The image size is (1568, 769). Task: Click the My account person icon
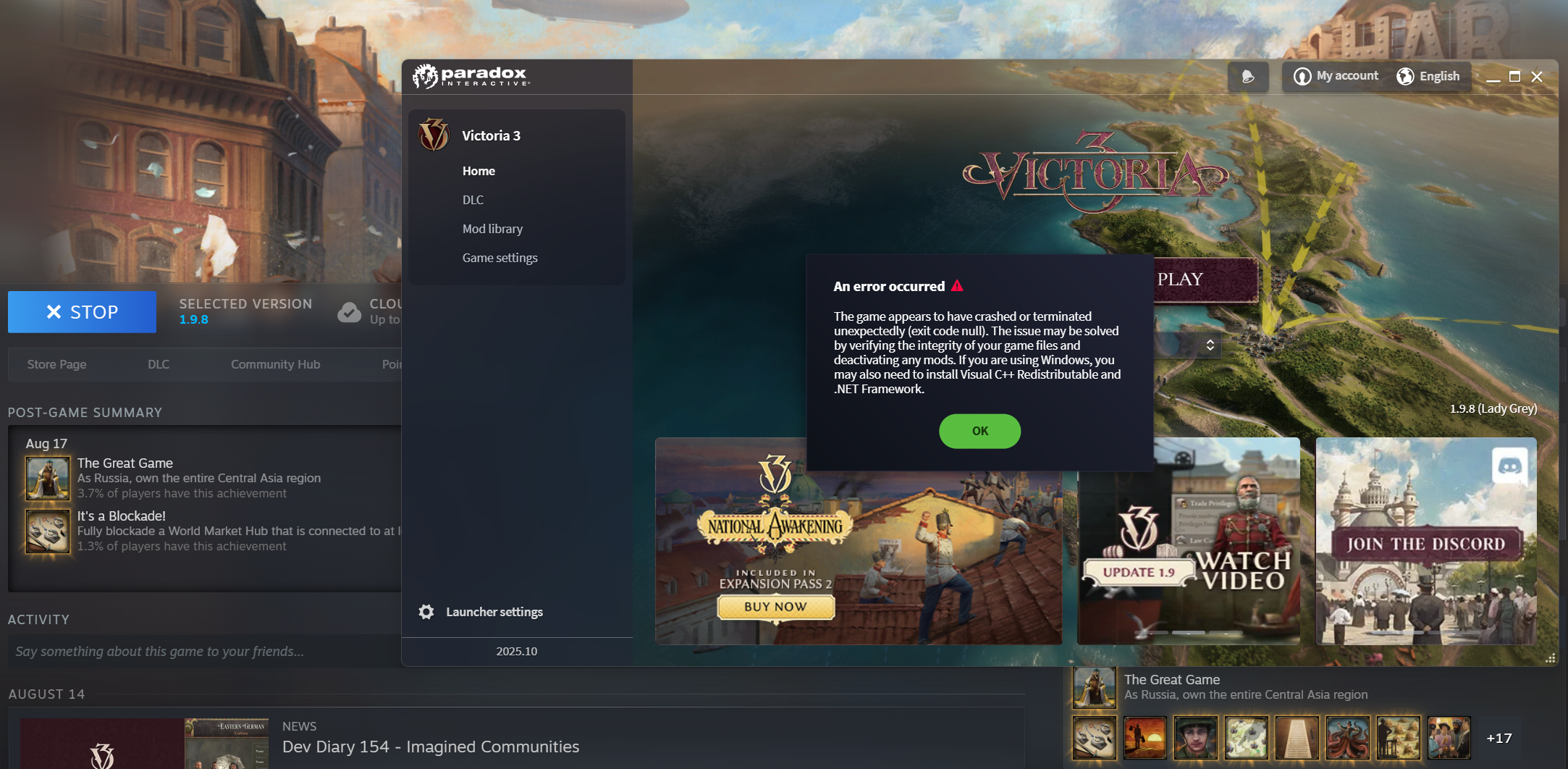coord(1301,76)
